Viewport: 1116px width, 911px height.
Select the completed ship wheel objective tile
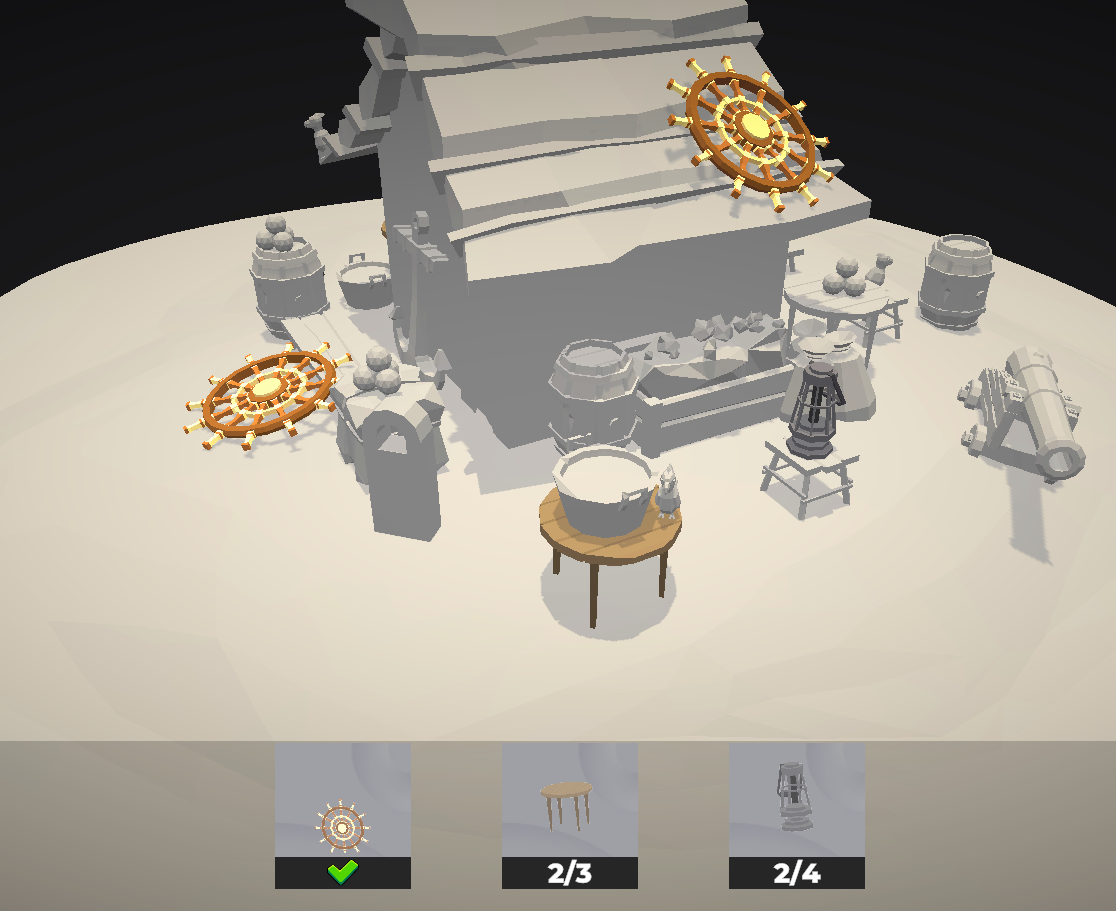pos(342,814)
